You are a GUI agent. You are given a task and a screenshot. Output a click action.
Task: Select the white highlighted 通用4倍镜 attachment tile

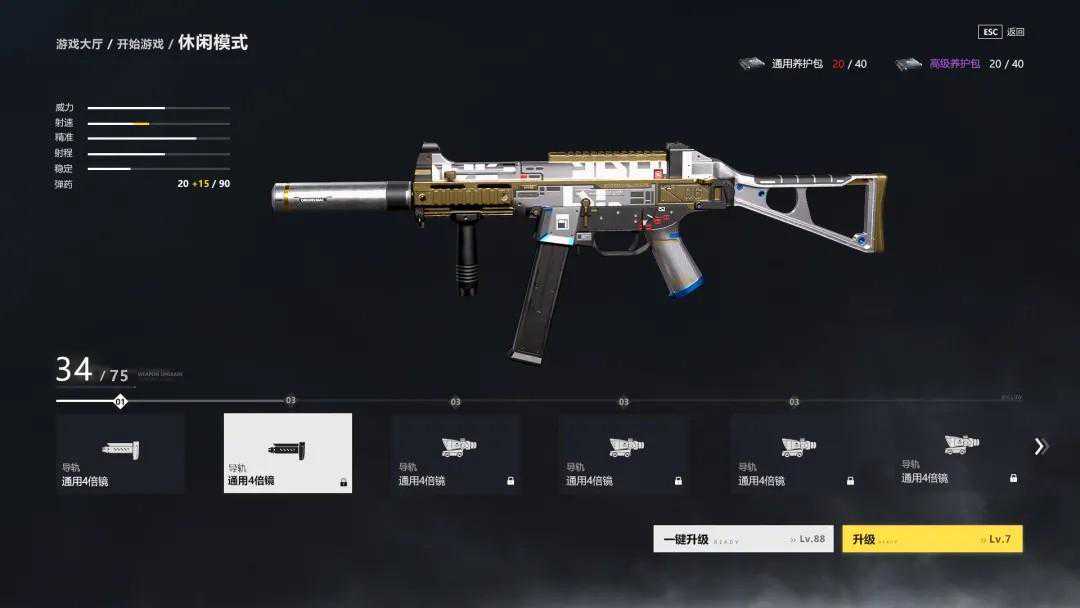pos(288,453)
